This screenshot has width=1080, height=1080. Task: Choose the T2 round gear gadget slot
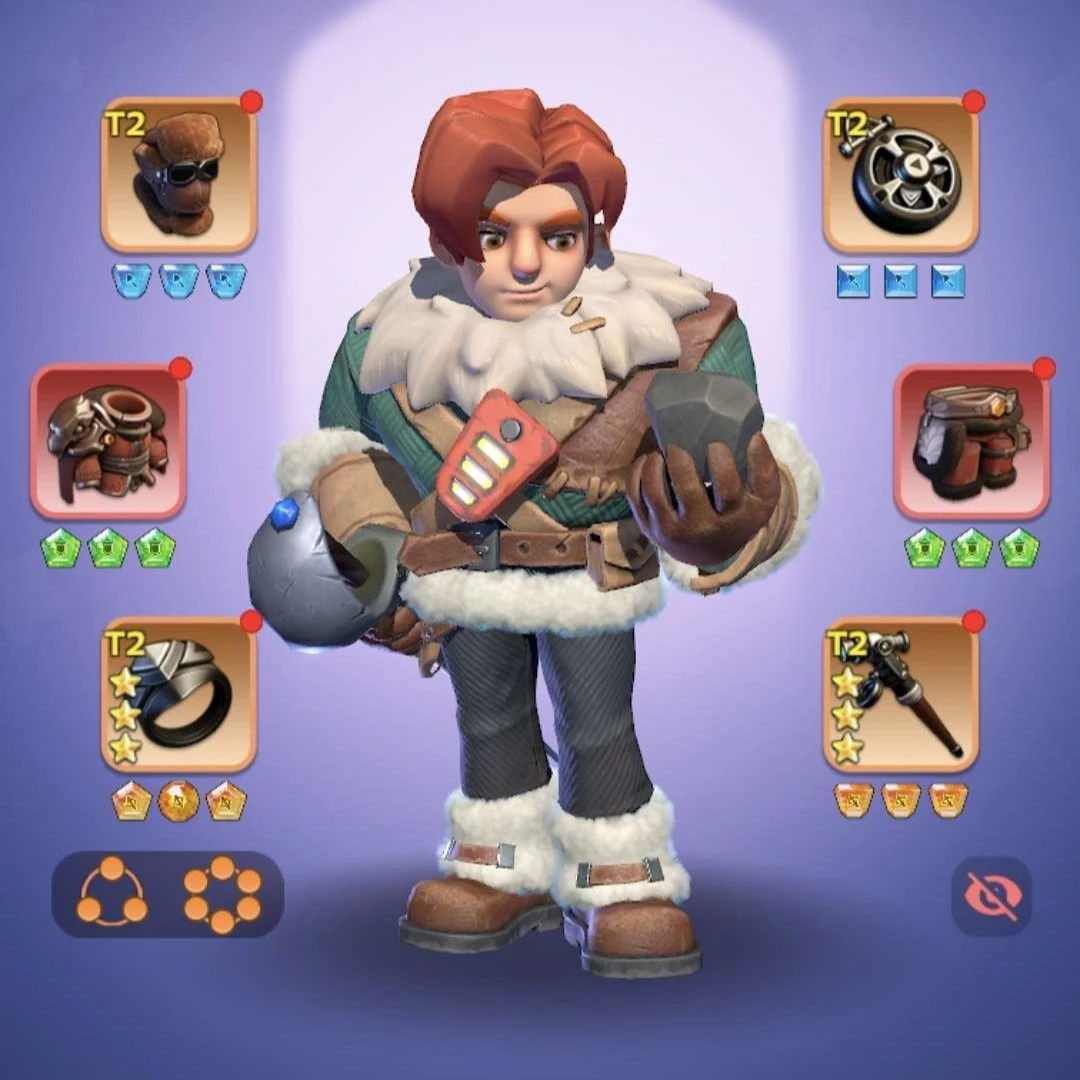tap(900, 175)
